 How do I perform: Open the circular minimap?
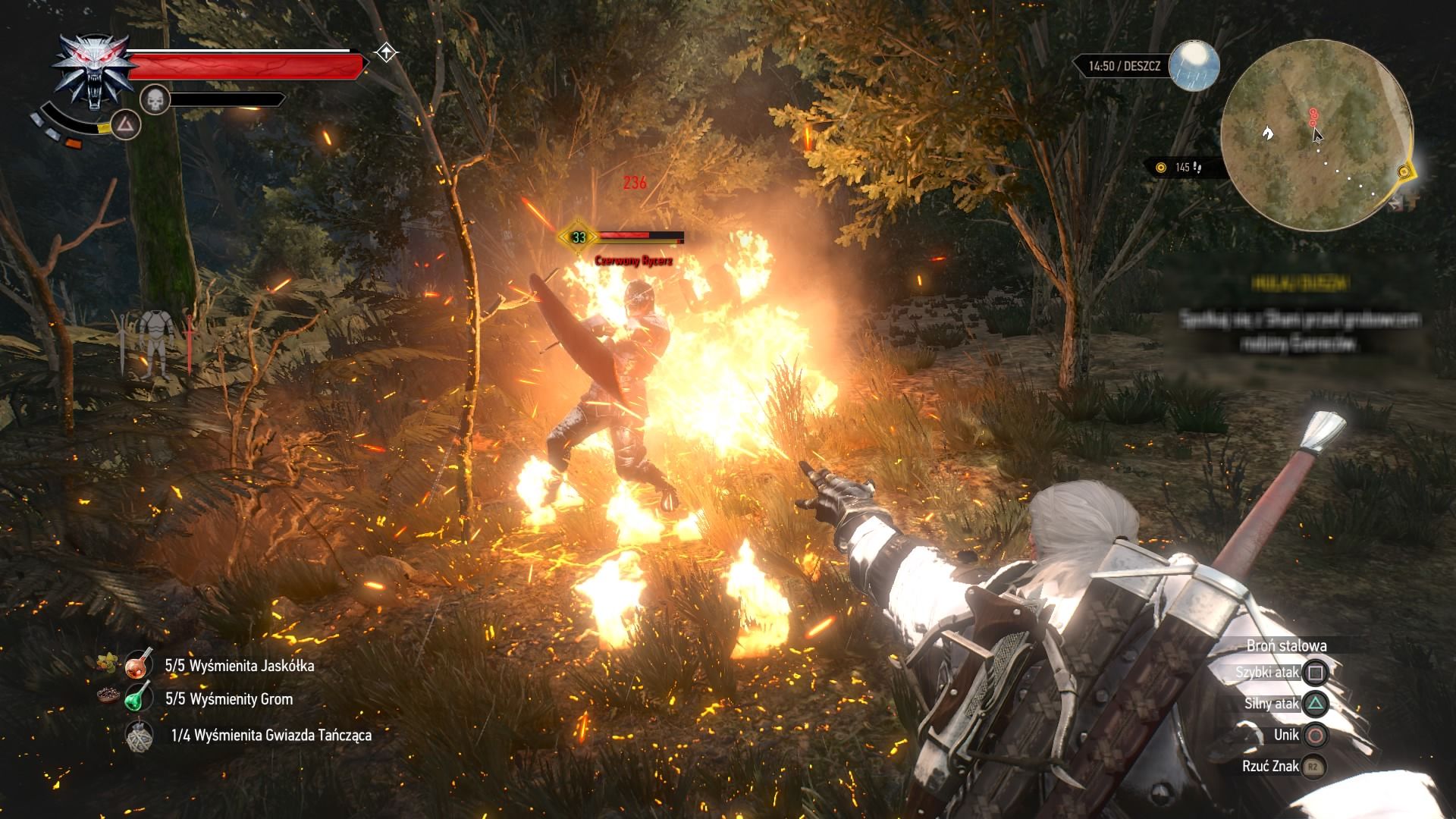[x=1316, y=136]
